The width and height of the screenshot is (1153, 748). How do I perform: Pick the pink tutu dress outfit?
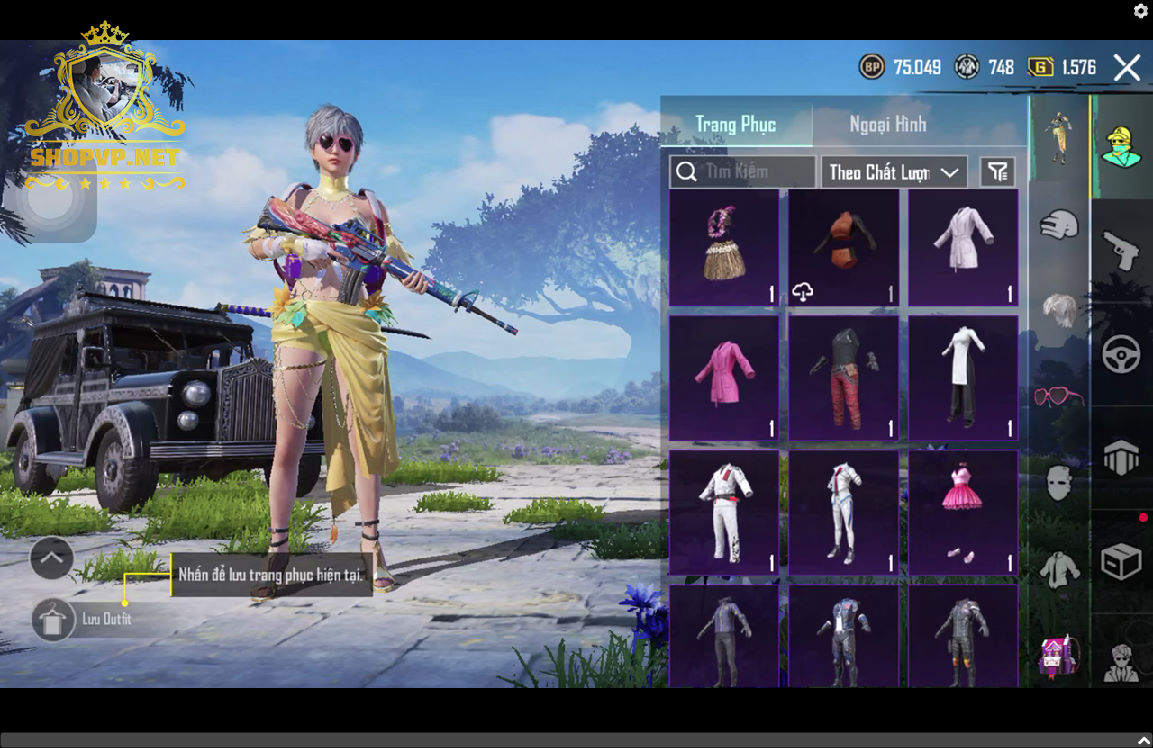pos(963,512)
